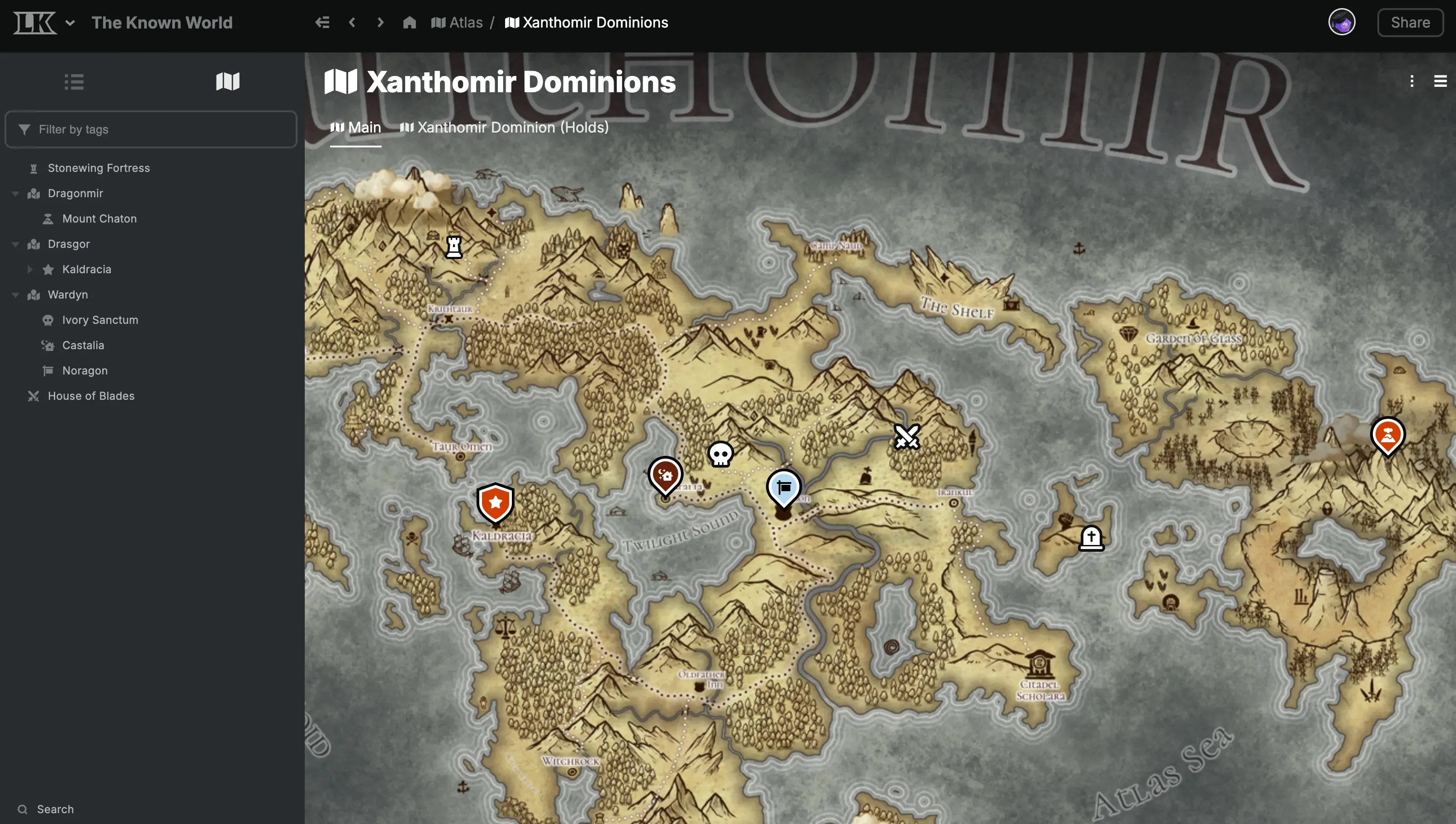Open the hamburger menu top right
This screenshot has width=1456, height=824.
coord(1440,81)
